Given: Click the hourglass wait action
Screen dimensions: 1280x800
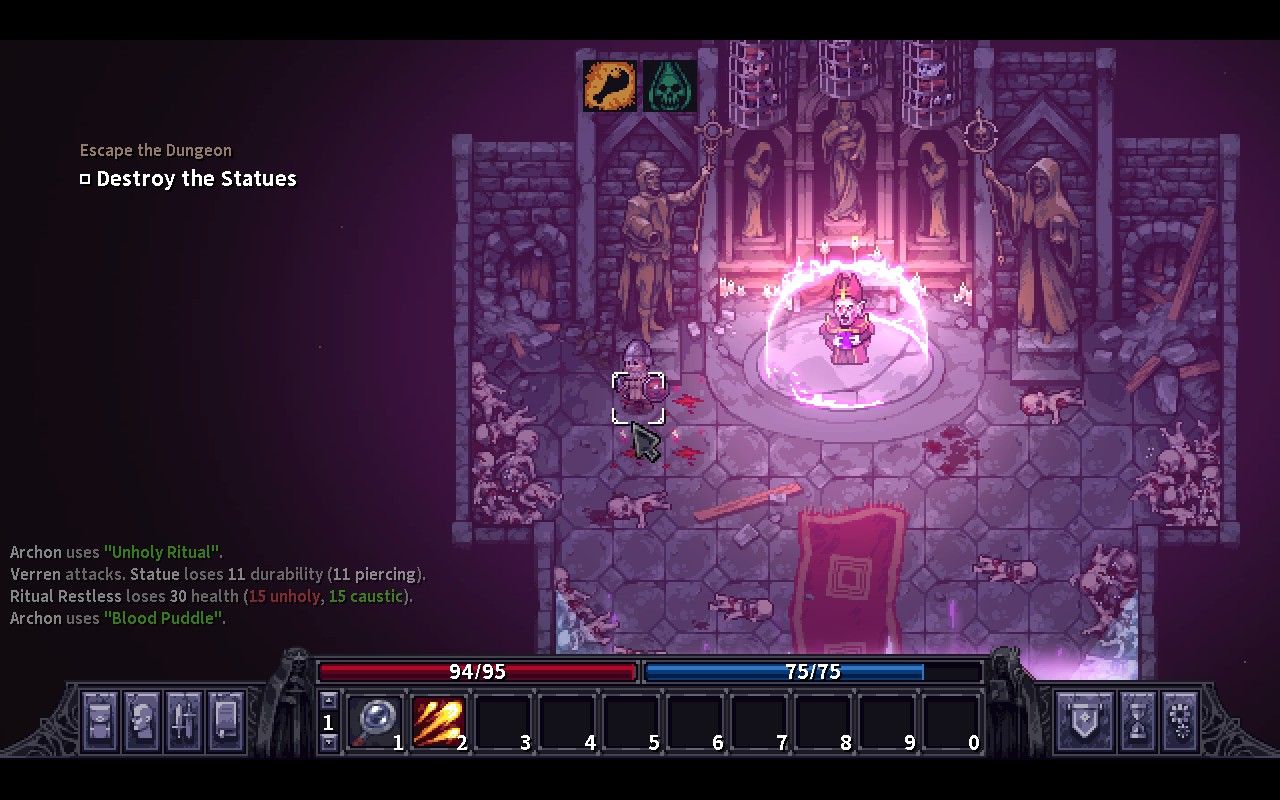Looking at the screenshot, I should tap(1137, 722).
